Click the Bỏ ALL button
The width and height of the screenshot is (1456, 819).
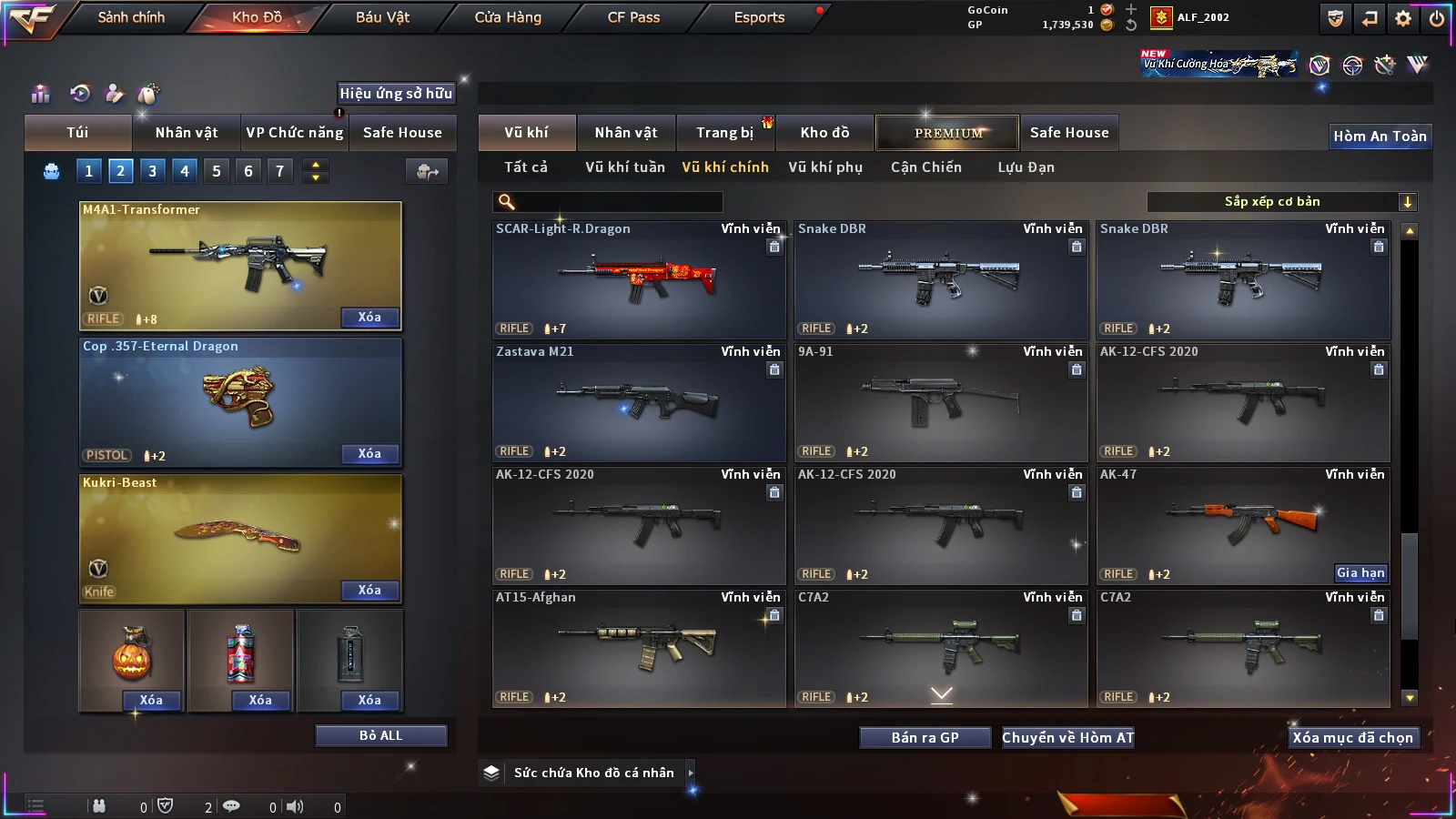380,735
